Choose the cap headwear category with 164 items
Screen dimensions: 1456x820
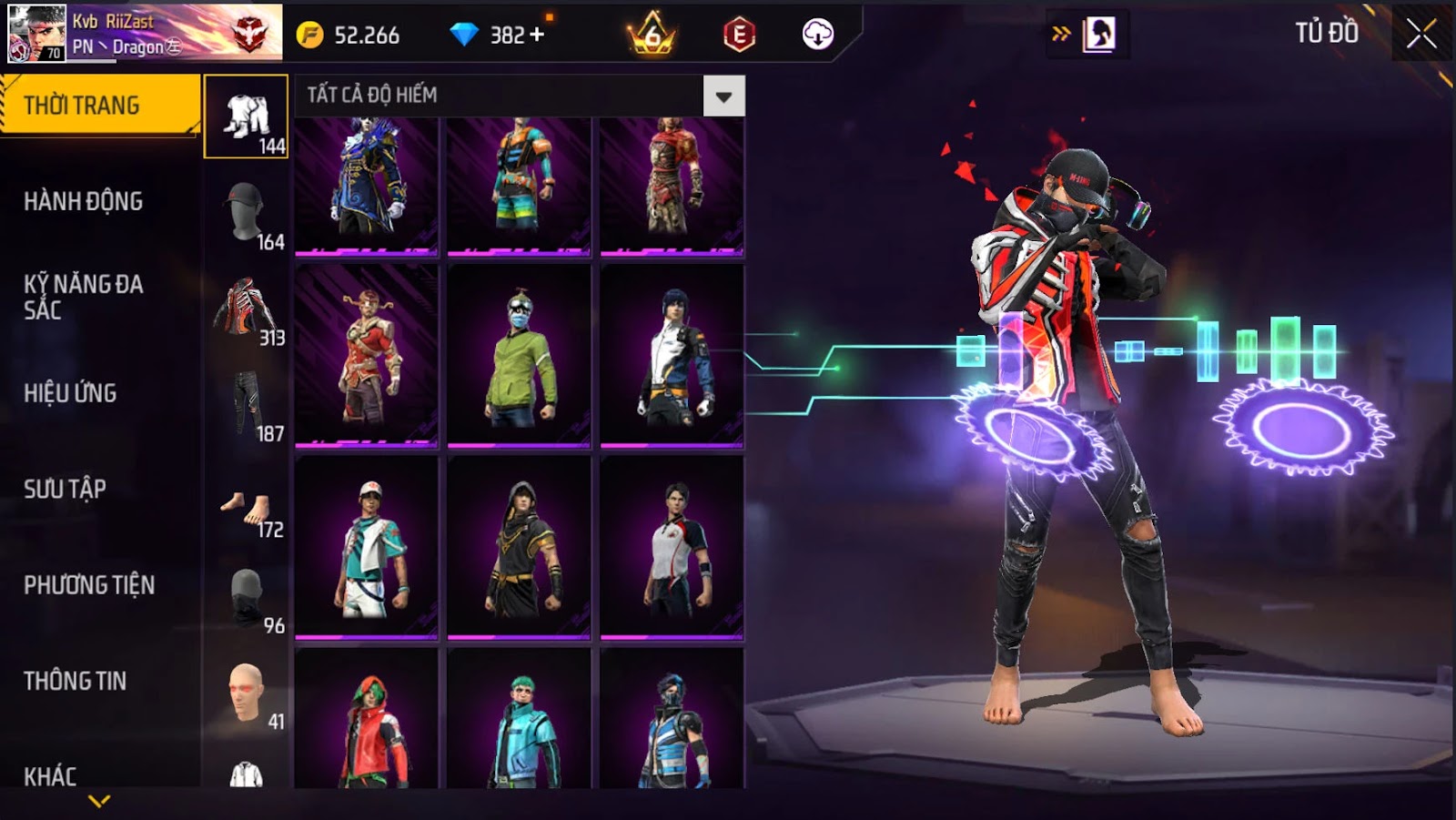[247, 213]
